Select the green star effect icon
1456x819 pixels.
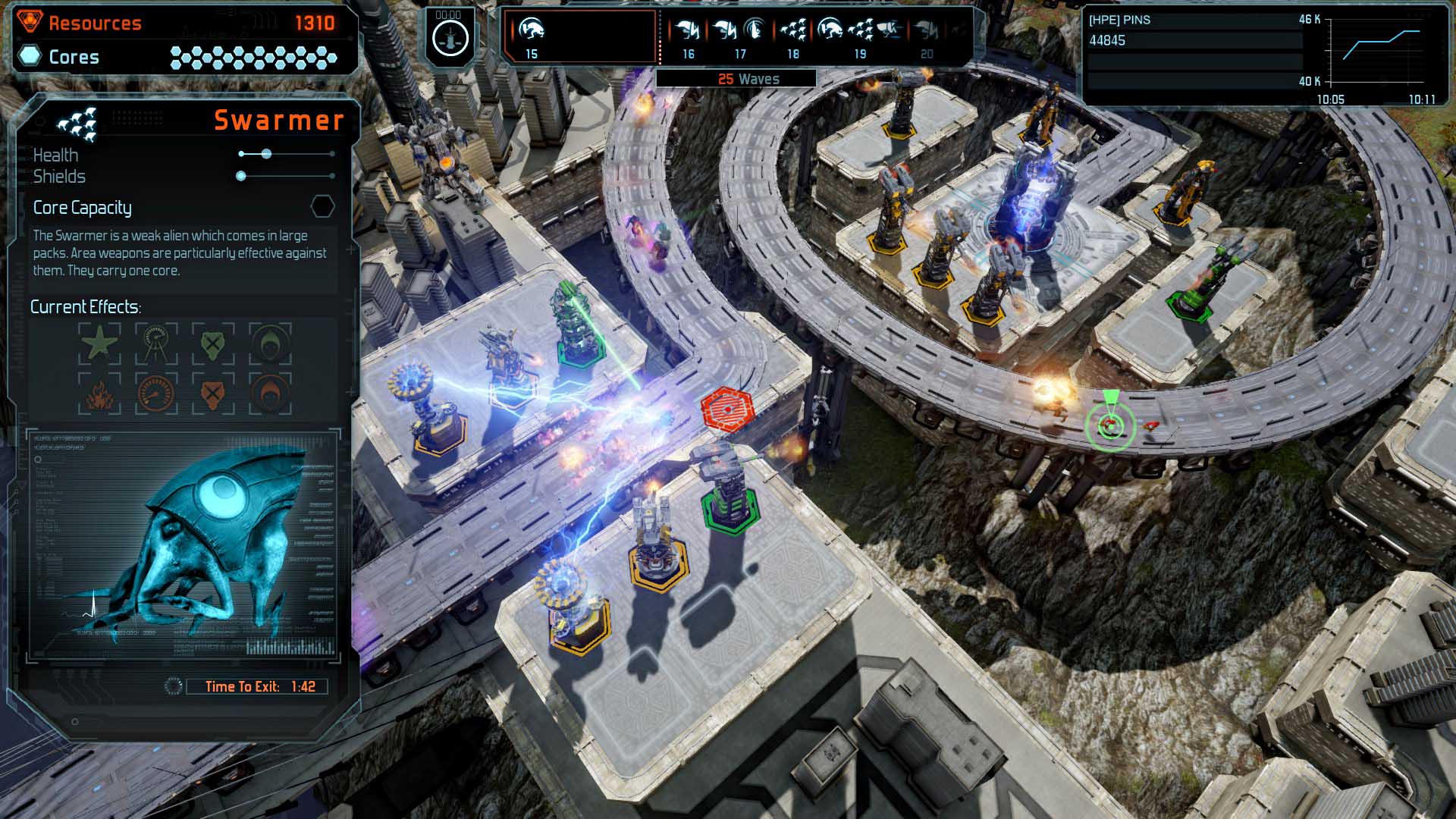click(101, 343)
